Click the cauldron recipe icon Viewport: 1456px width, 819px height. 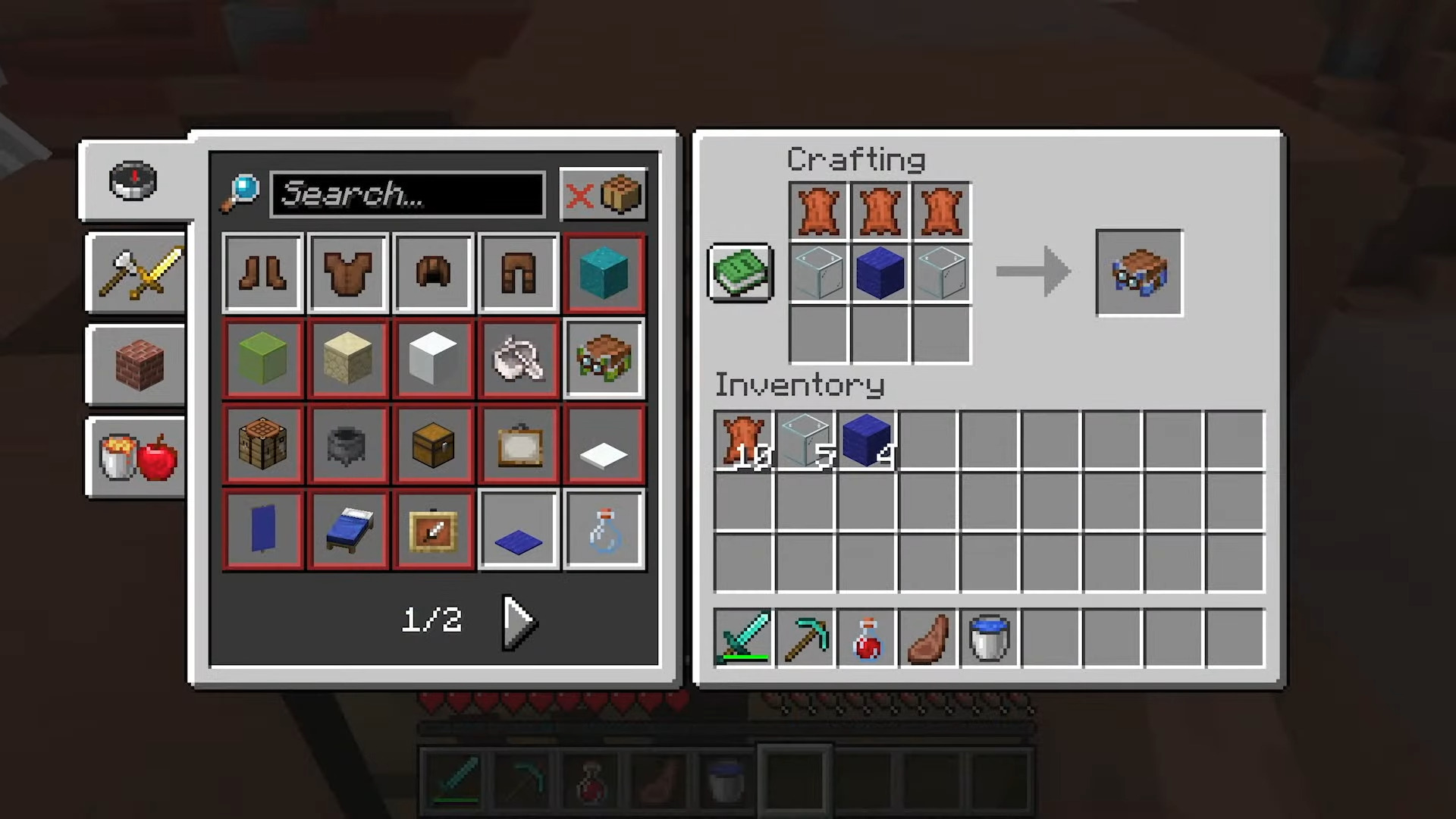pos(347,444)
